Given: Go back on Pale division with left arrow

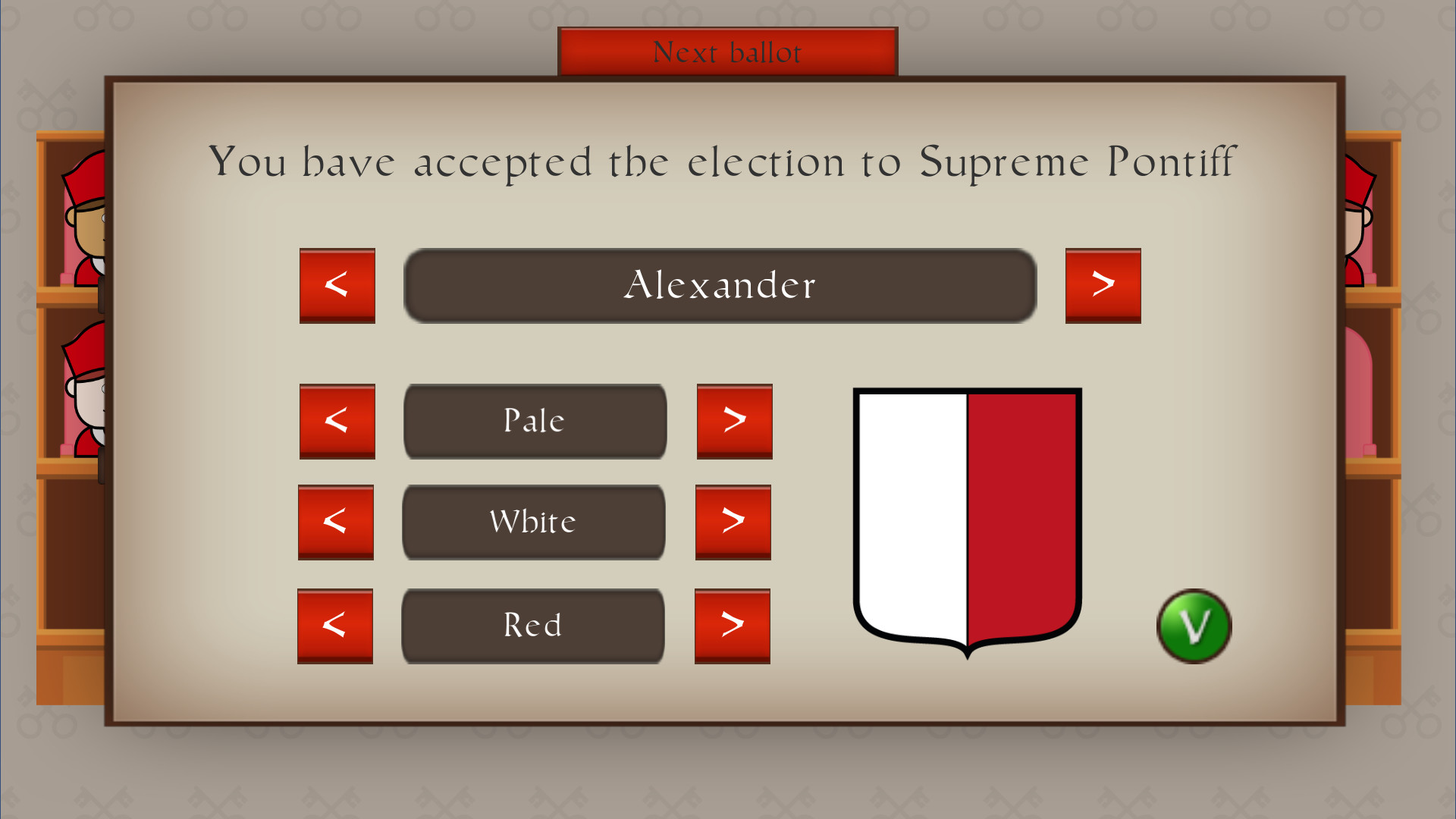Looking at the screenshot, I should click(x=337, y=421).
